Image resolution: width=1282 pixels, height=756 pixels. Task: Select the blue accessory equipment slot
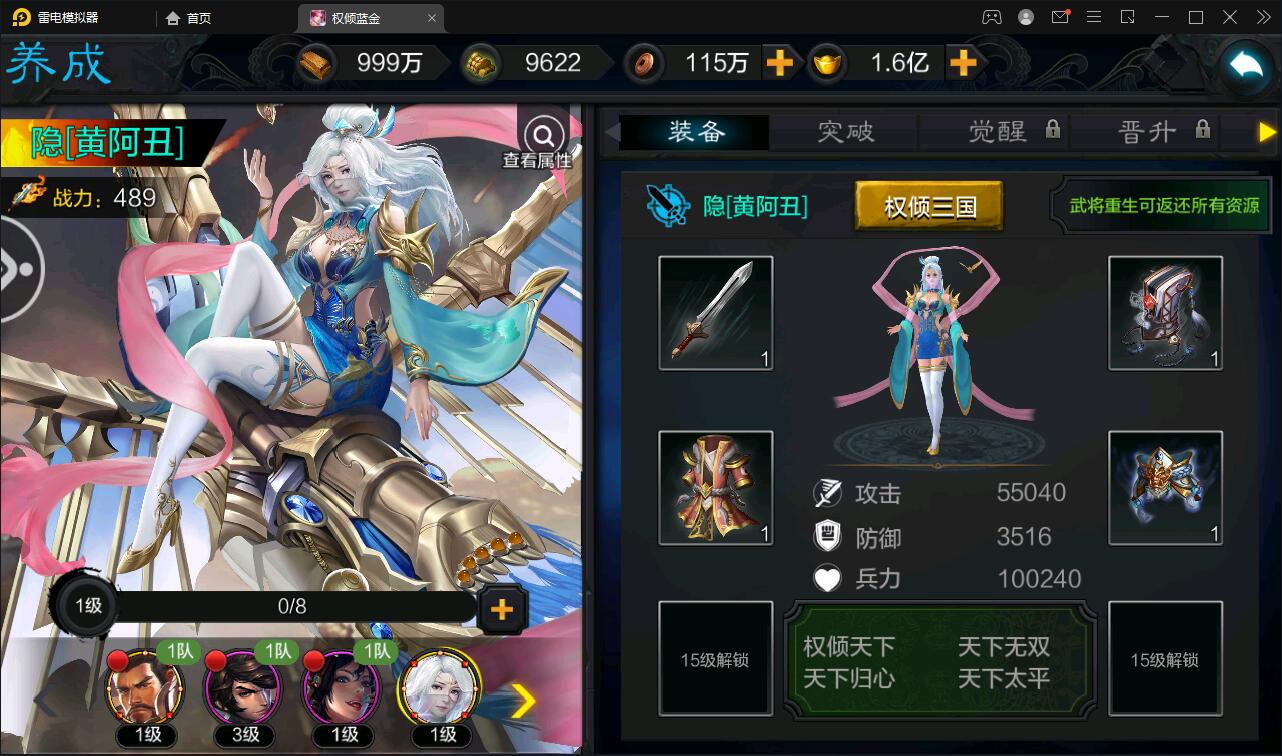1165,488
